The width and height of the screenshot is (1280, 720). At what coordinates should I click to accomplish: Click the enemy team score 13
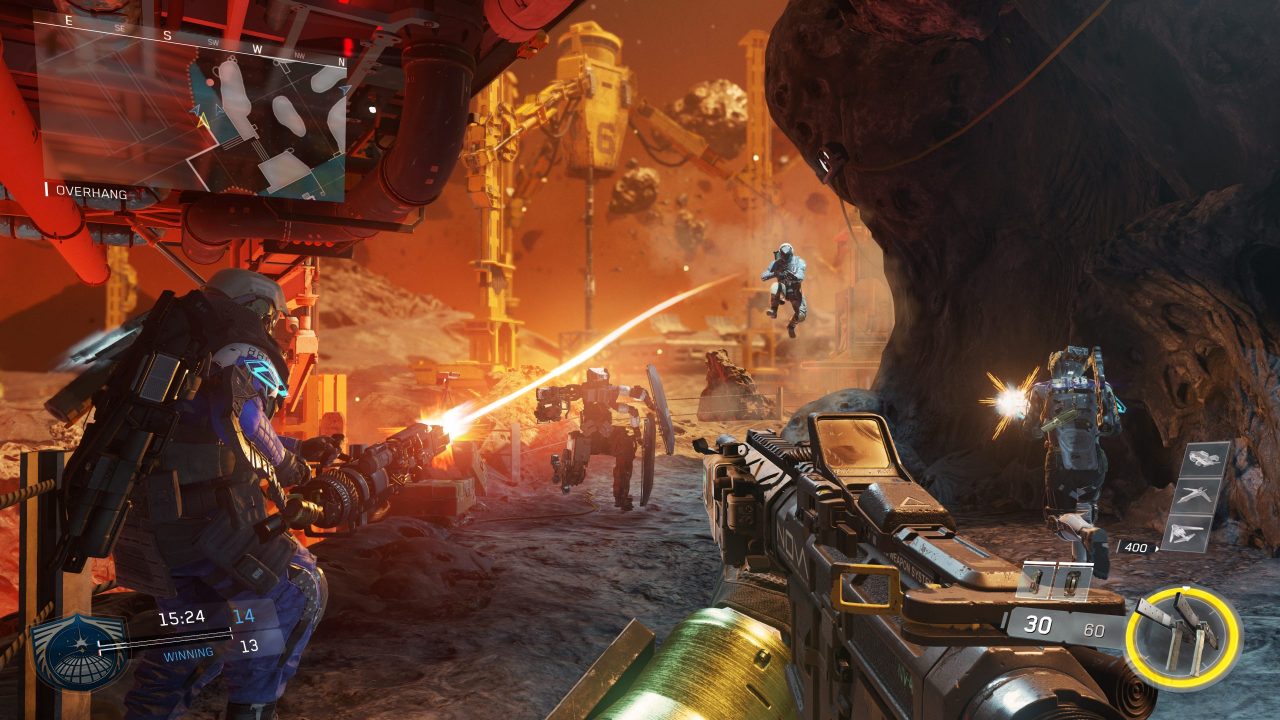pos(250,644)
